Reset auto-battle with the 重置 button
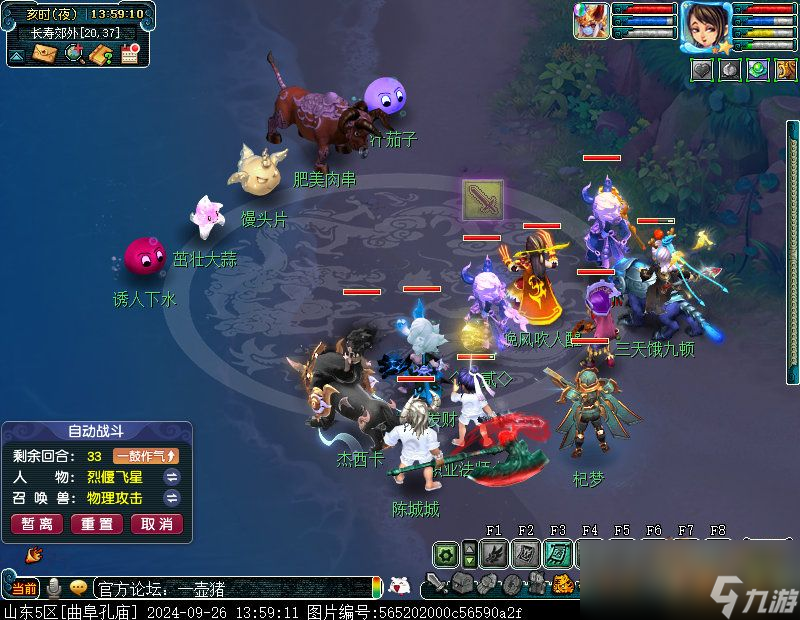 coord(96,524)
